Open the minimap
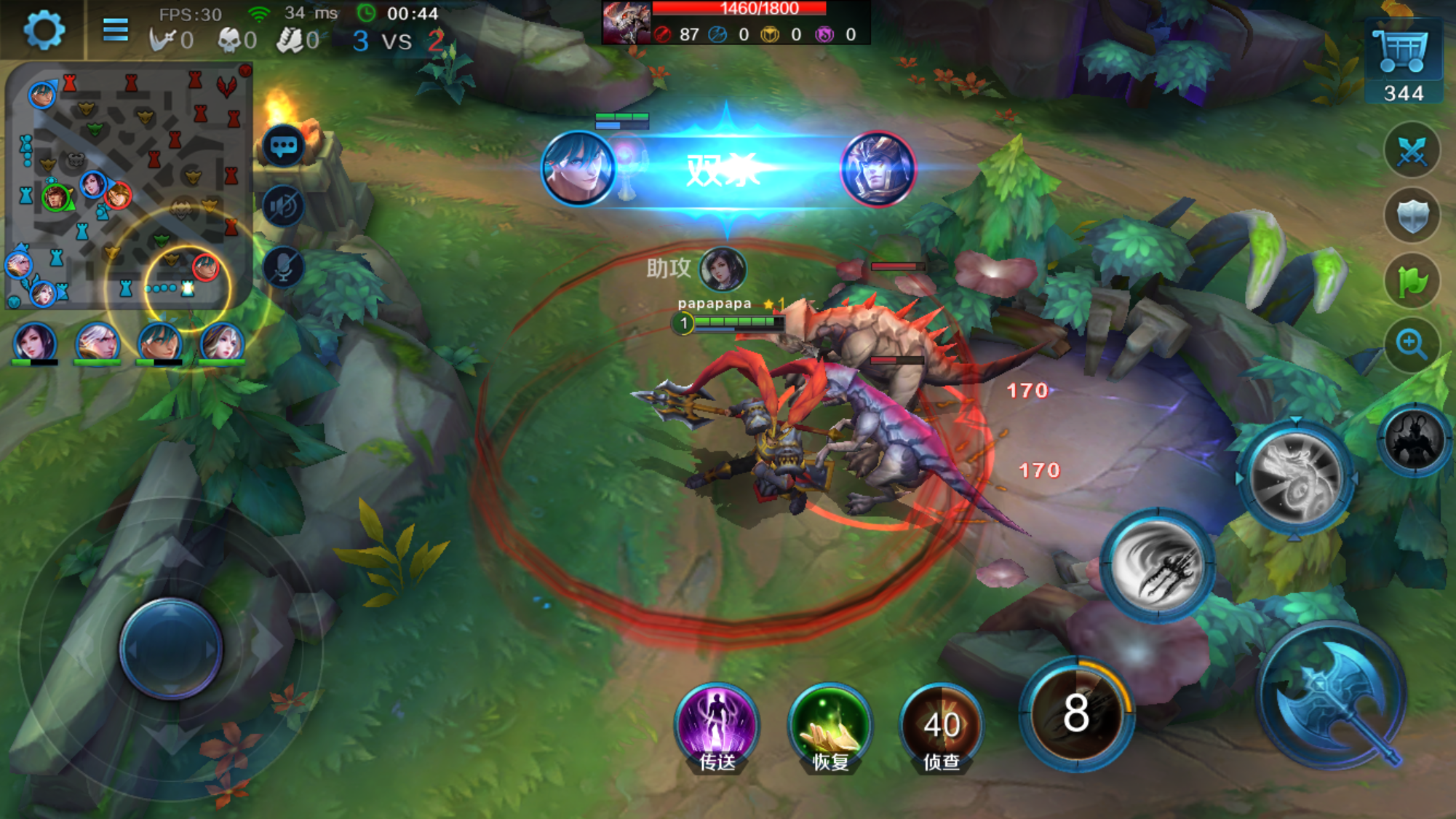 tap(129, 186)
